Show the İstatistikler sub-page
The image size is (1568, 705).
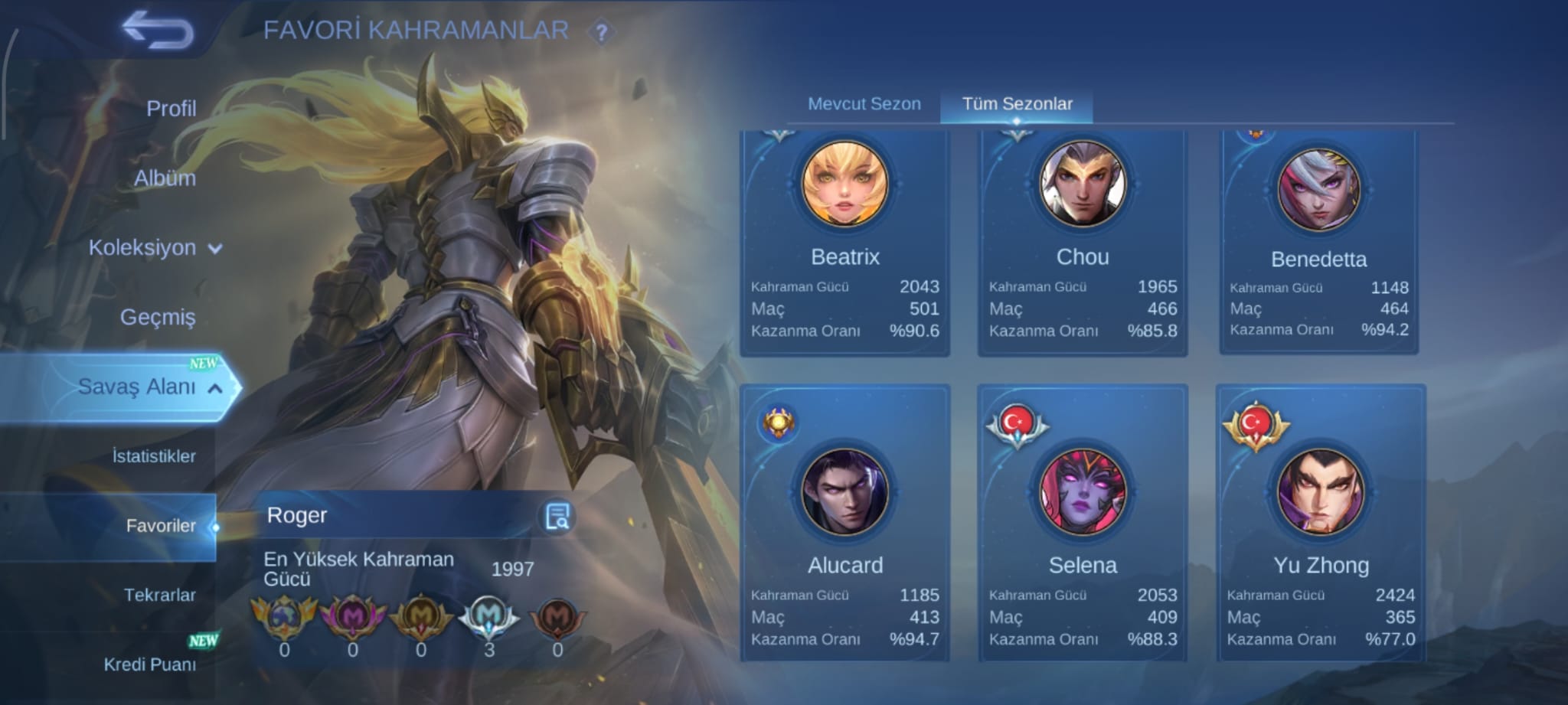tap(154, 456)
